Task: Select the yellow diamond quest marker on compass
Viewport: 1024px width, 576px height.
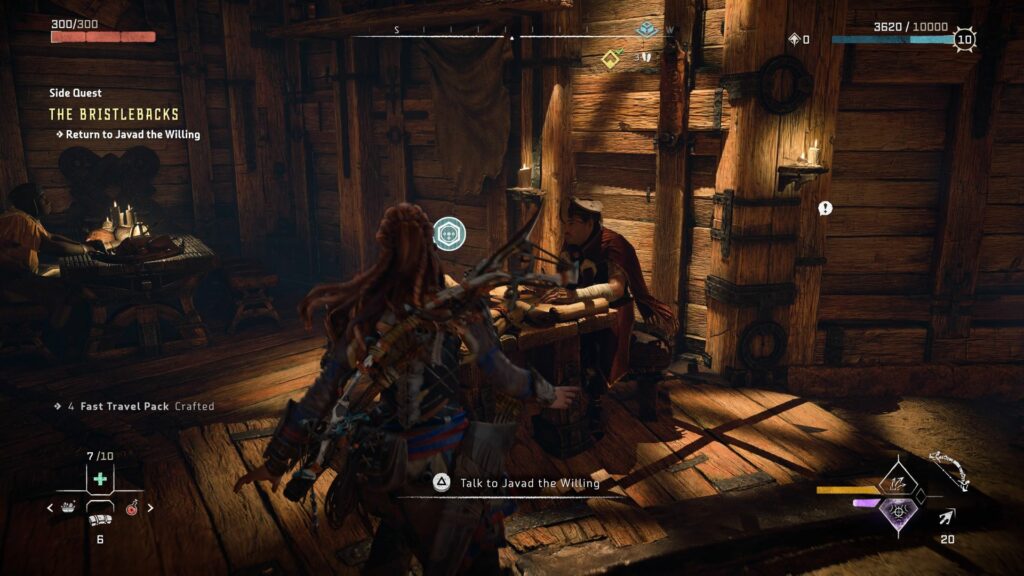Action: click(611, 58)
